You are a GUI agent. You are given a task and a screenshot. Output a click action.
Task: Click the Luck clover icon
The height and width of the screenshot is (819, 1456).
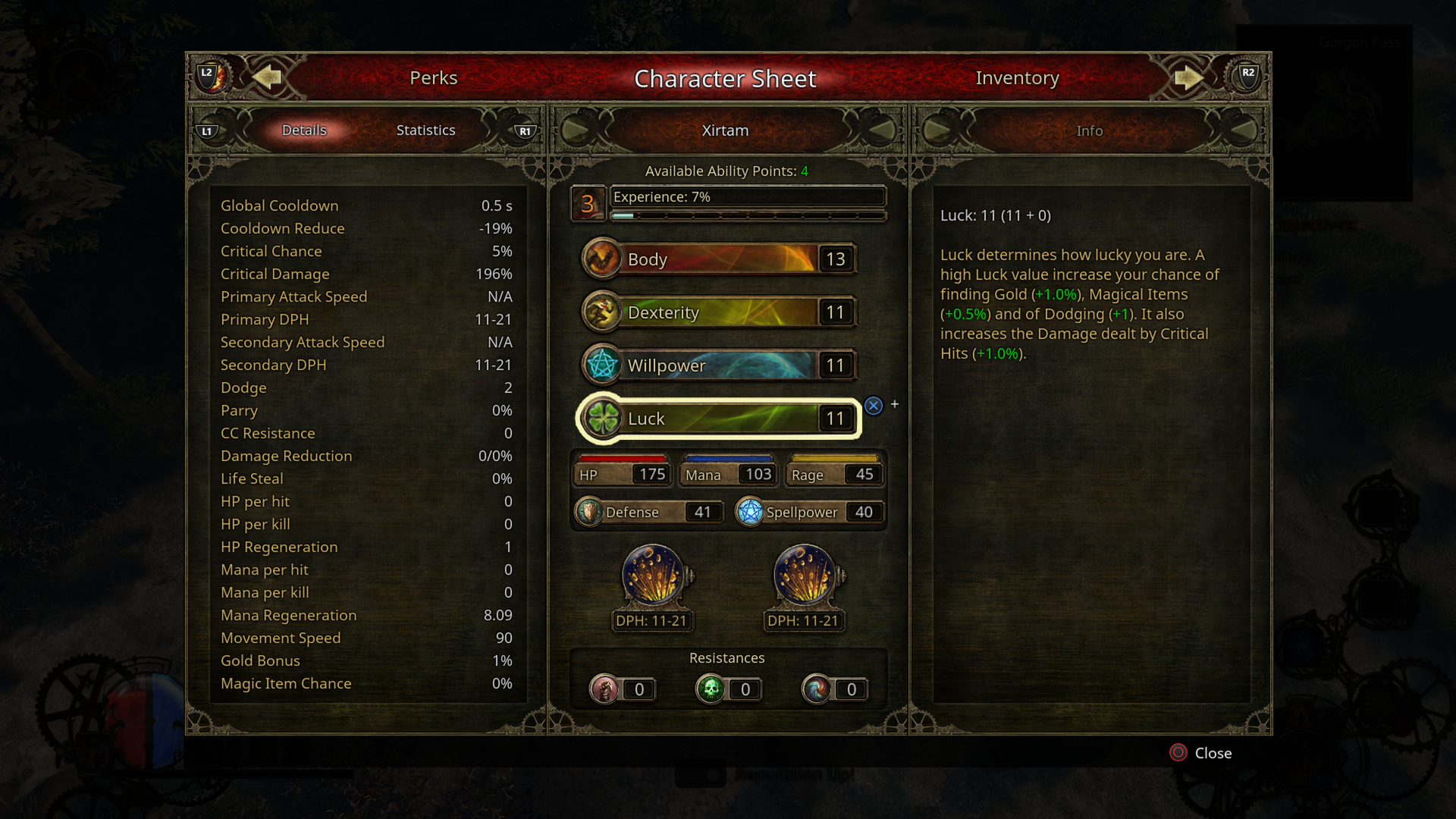tap(601, 418)
